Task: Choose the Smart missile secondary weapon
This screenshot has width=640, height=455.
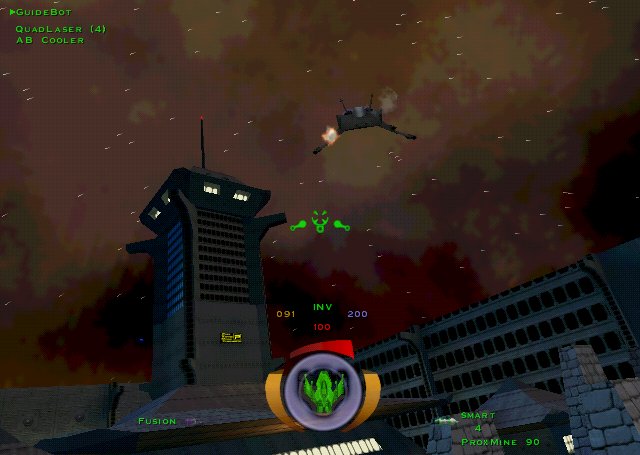Action: 478,415
